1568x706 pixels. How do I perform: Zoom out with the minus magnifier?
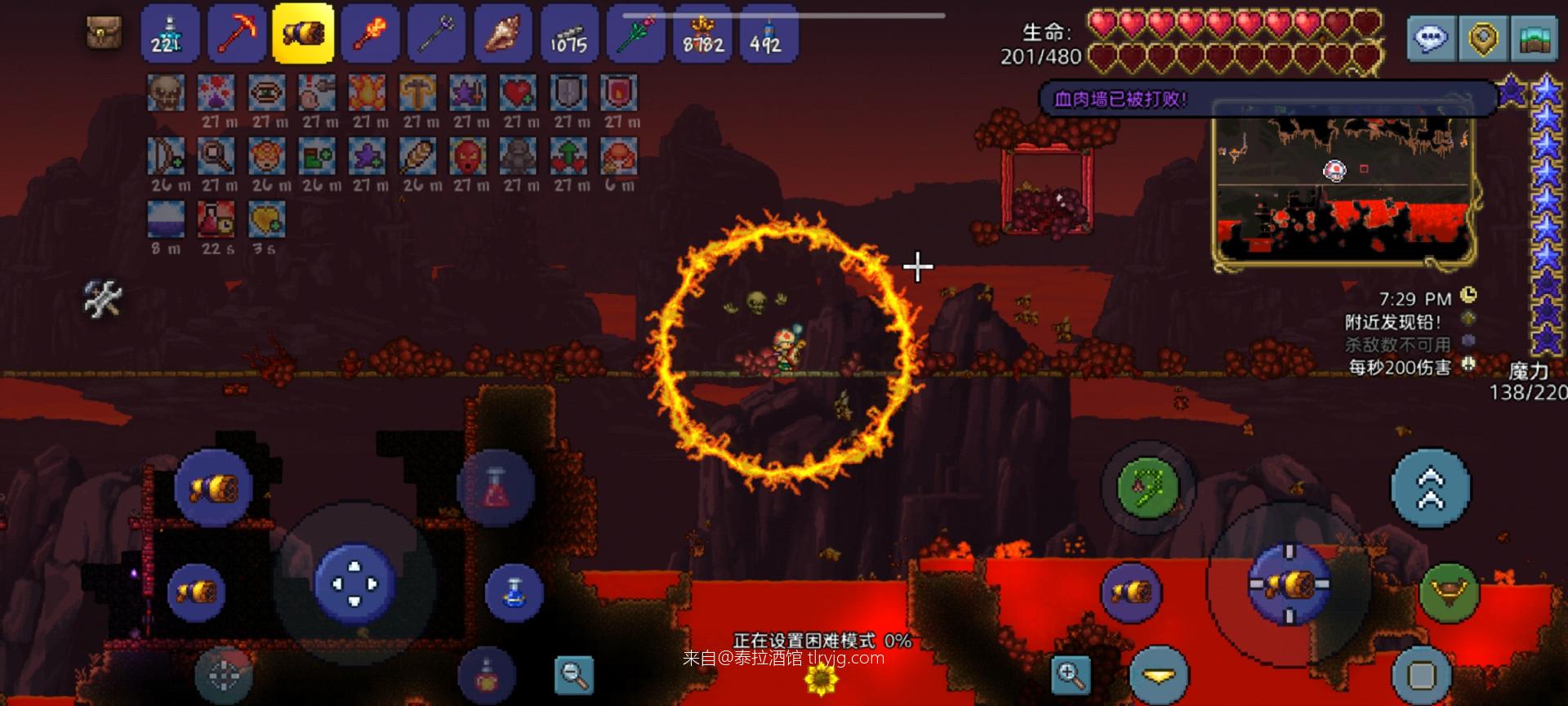point(574,675)
